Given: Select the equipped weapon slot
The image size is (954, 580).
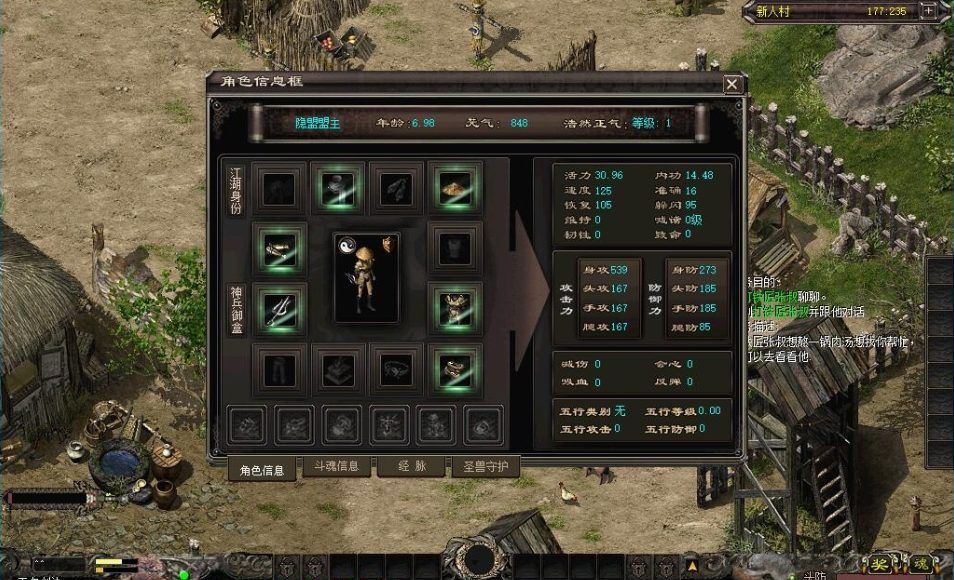Looking at the screenshot, I should [278, 305].
